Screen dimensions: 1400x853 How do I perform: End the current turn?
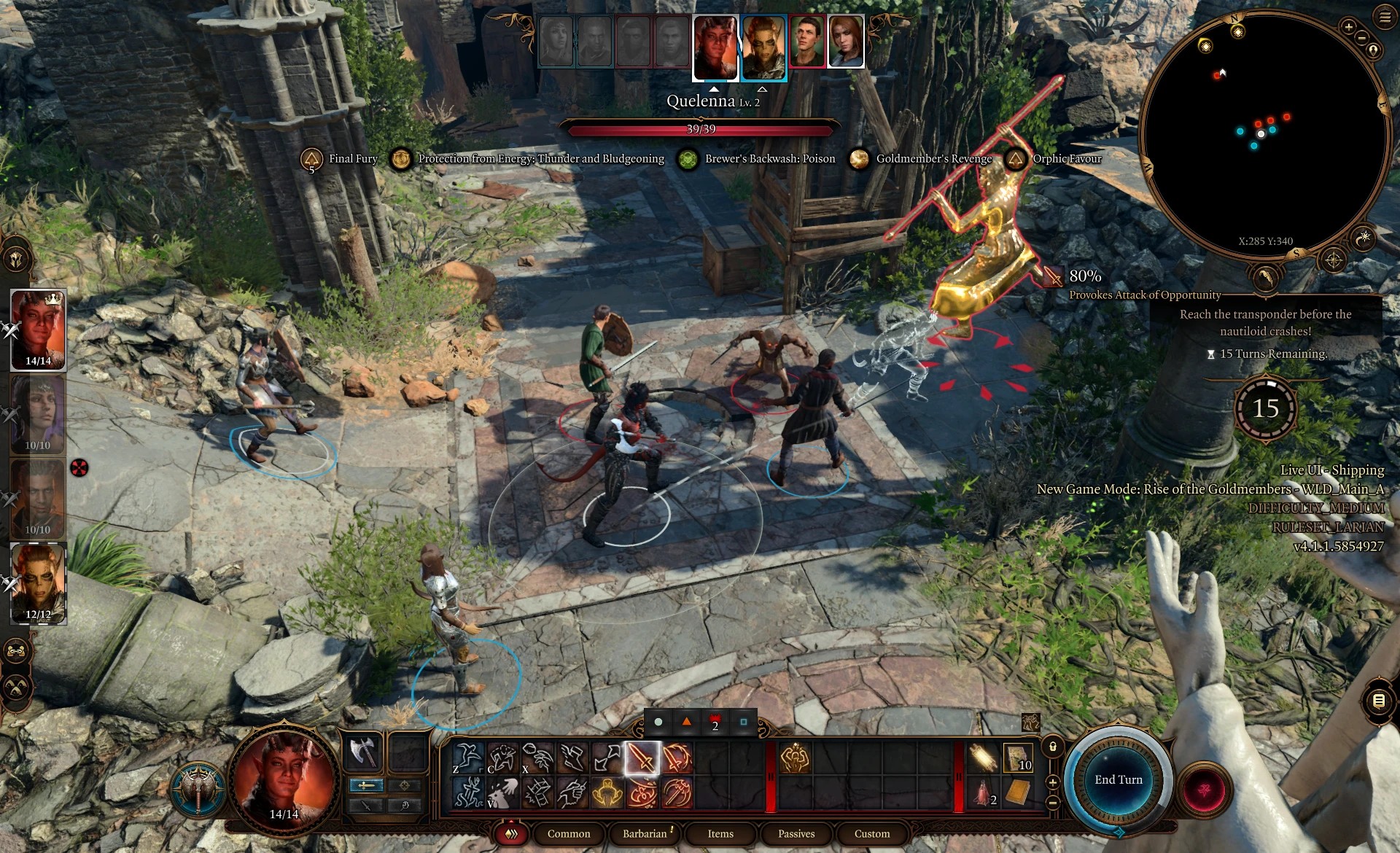(1118, 779)
